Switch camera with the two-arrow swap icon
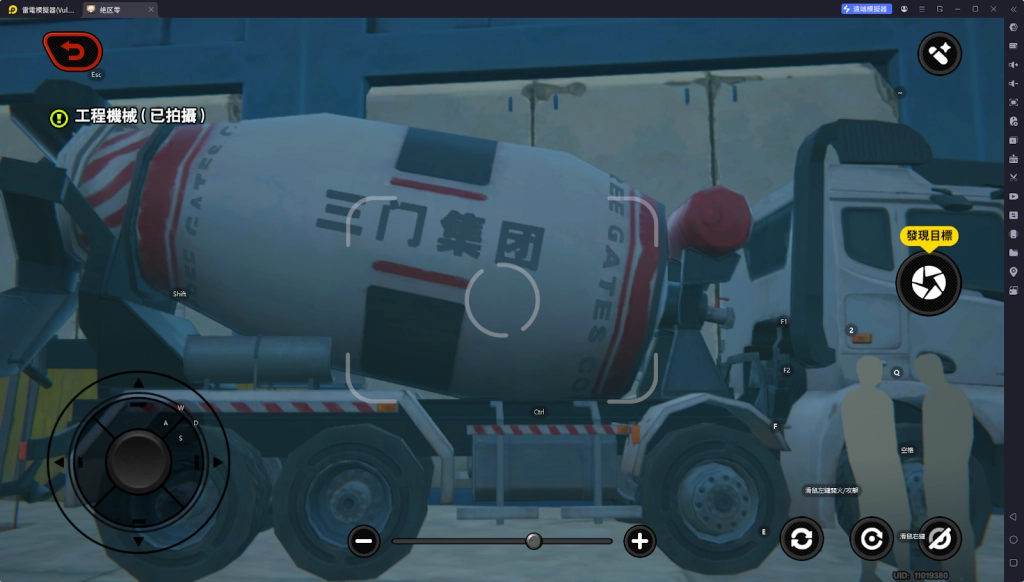 coord(801,539)
